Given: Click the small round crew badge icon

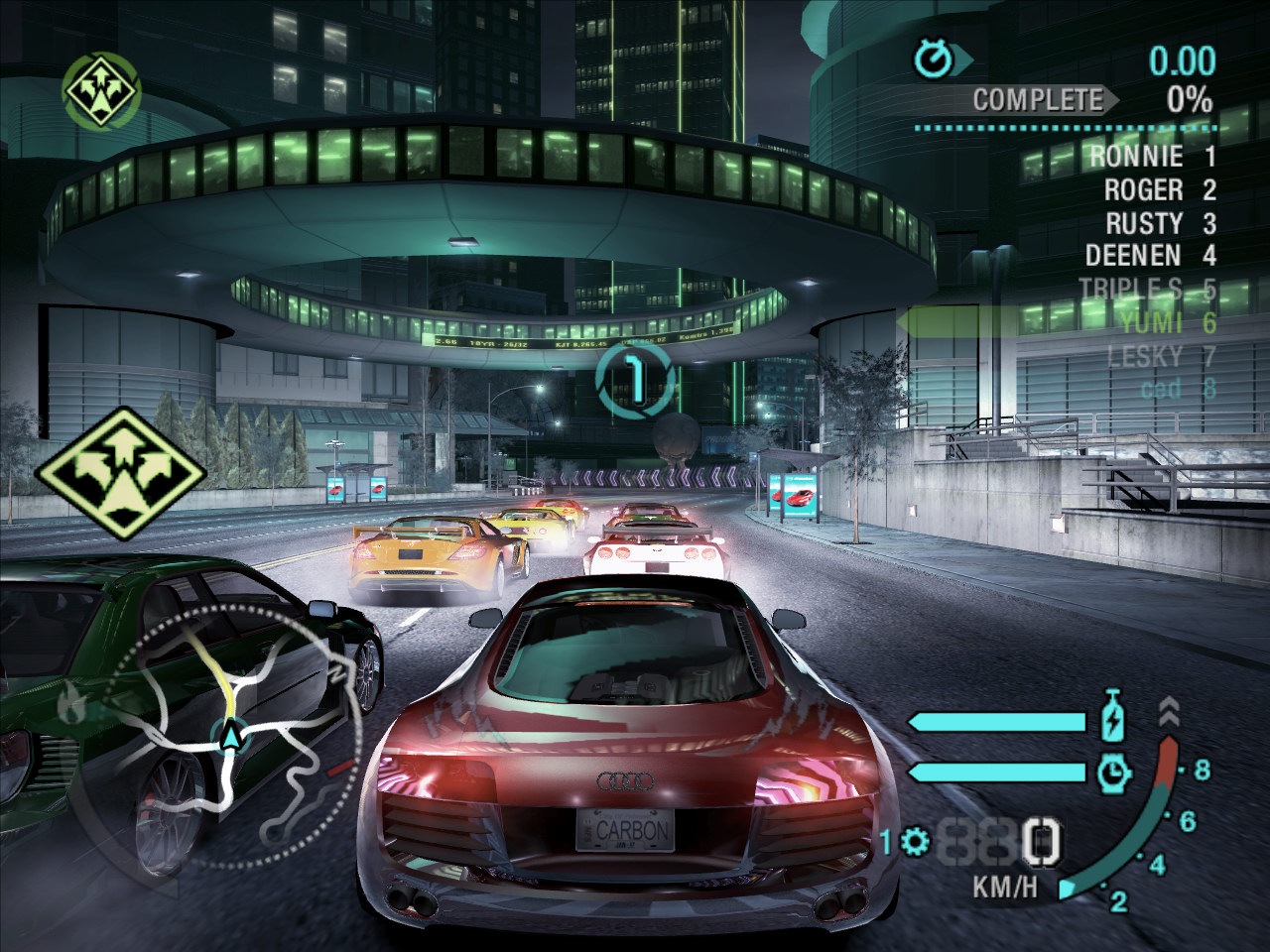Looking at the screenshot, I should click(x=102, y=89).
